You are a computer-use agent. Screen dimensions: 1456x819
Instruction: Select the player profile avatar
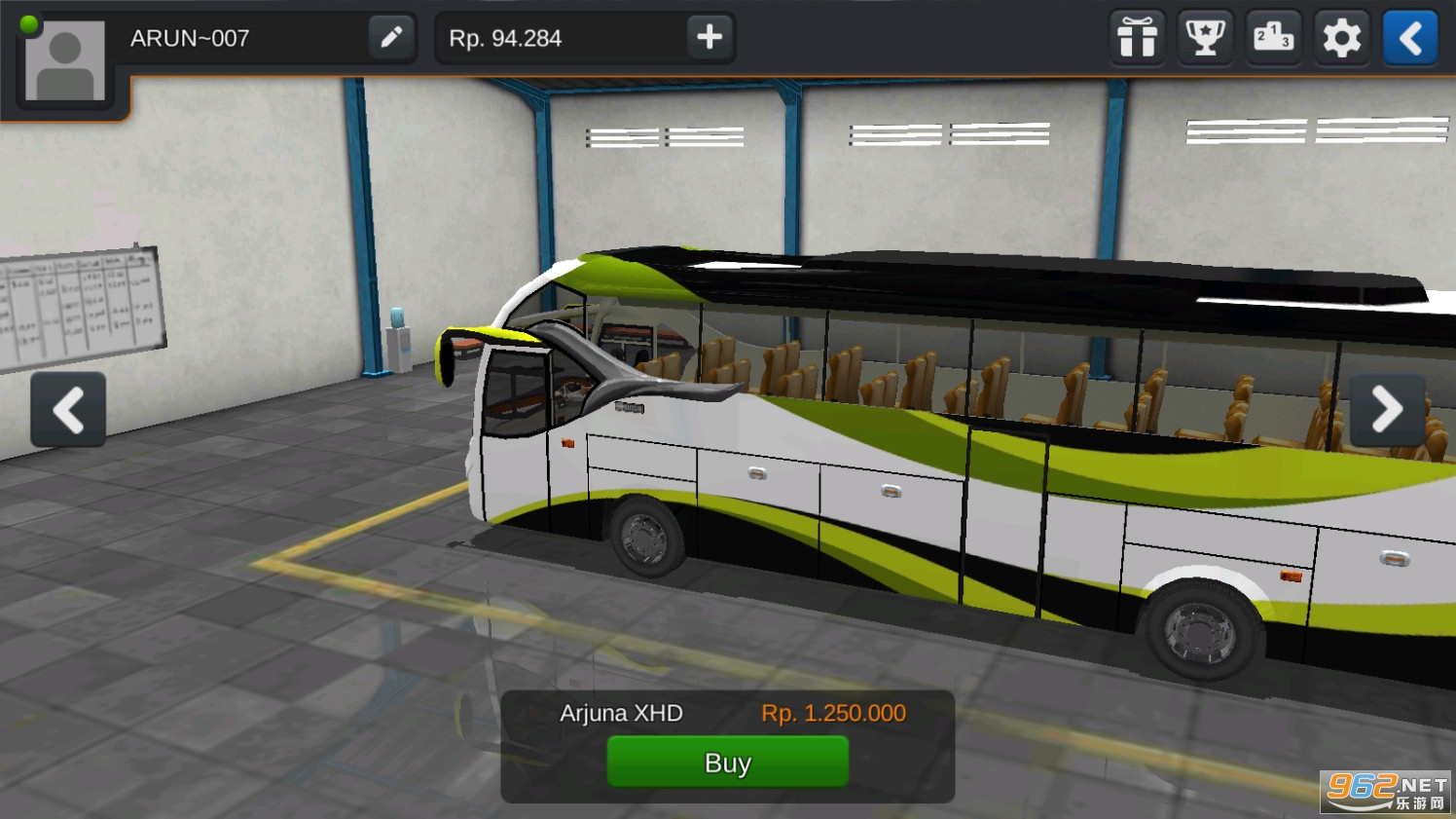coord(65,60)
